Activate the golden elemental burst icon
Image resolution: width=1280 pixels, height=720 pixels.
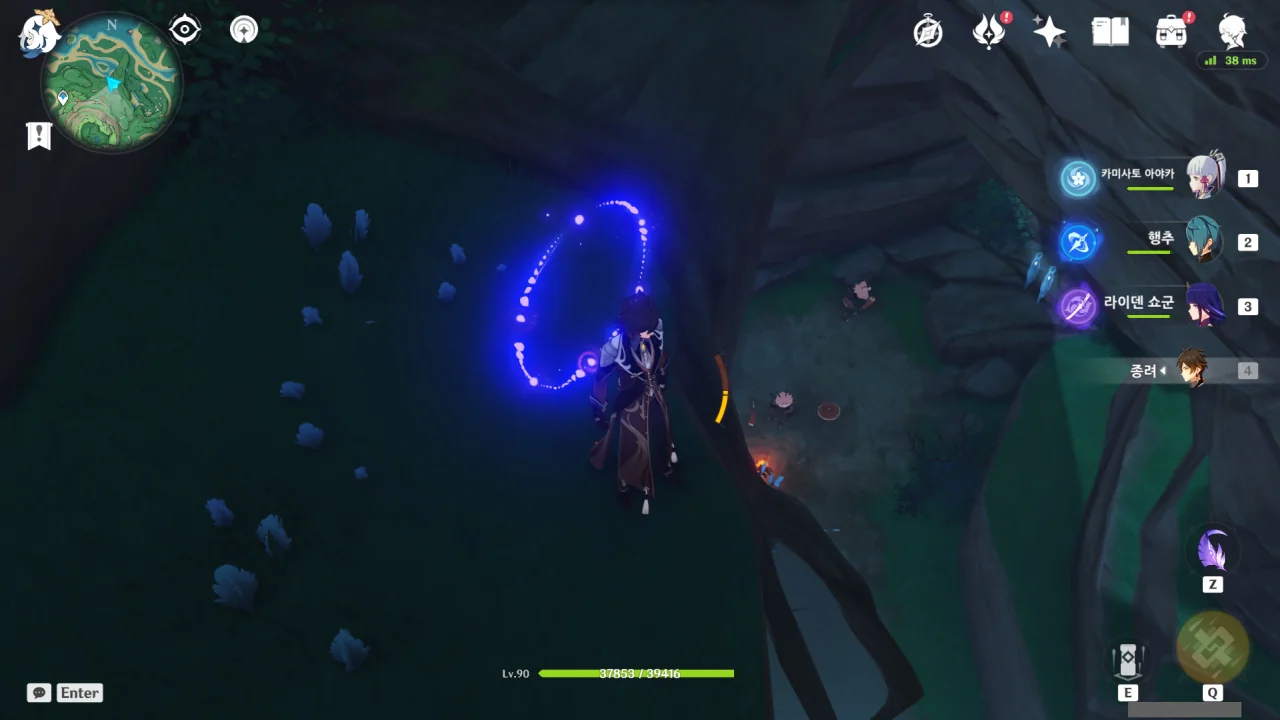point(1212,648)
